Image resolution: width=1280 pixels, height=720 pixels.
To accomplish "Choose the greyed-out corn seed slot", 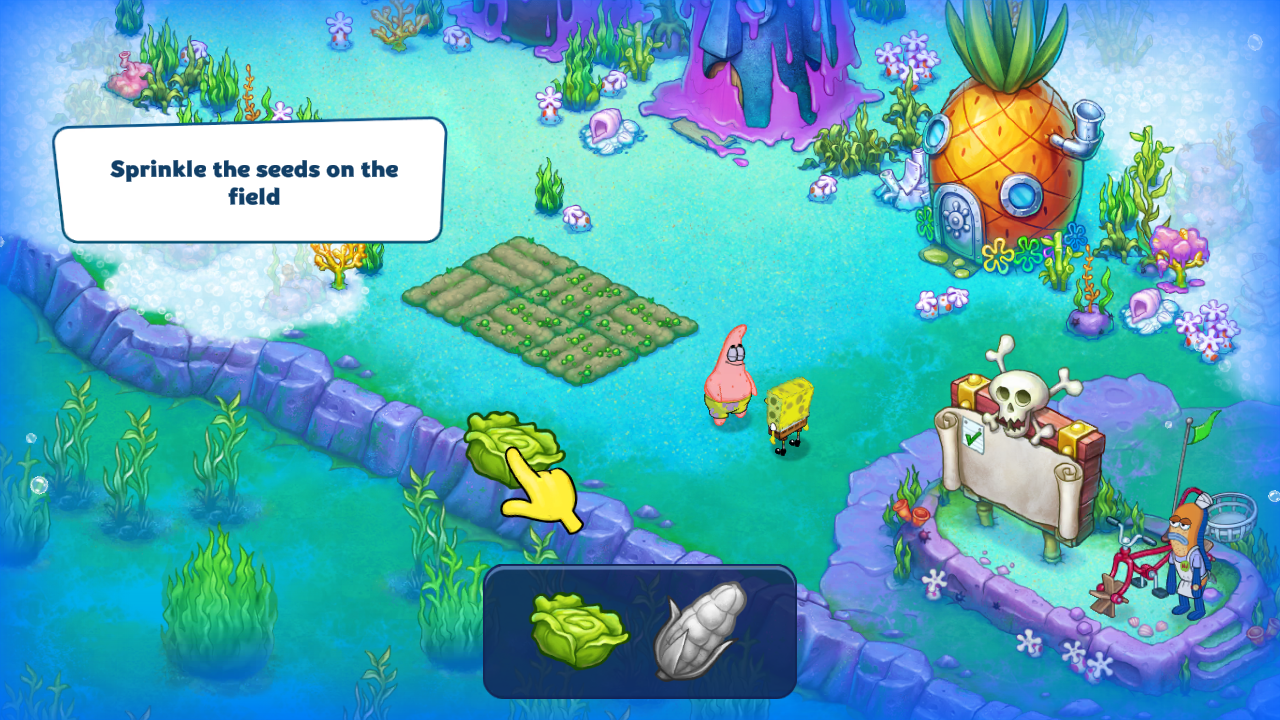I will coord(701,630).
